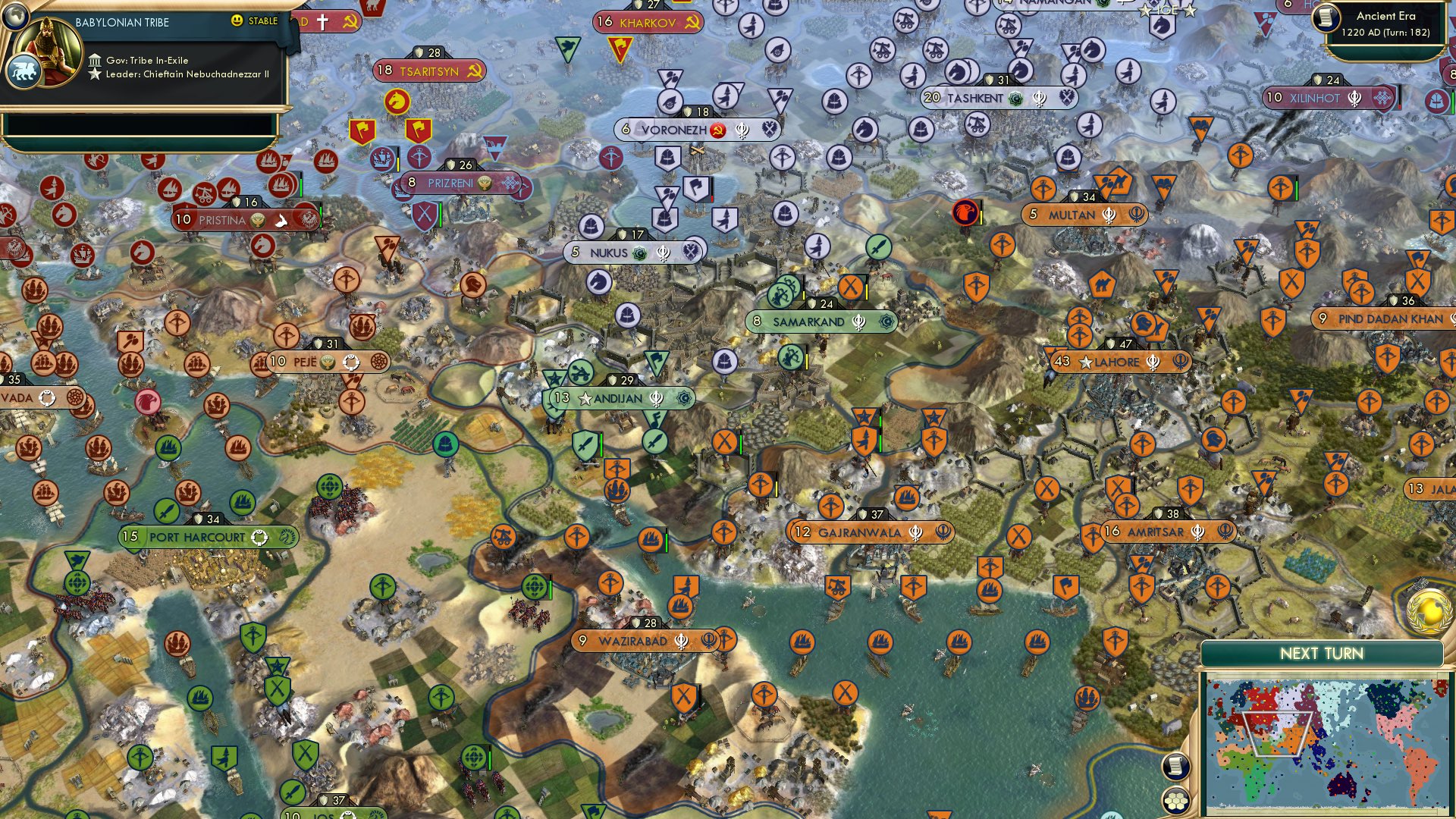Click the Sikh khanda religion icon on Lahore's banner

(1153, 362)
